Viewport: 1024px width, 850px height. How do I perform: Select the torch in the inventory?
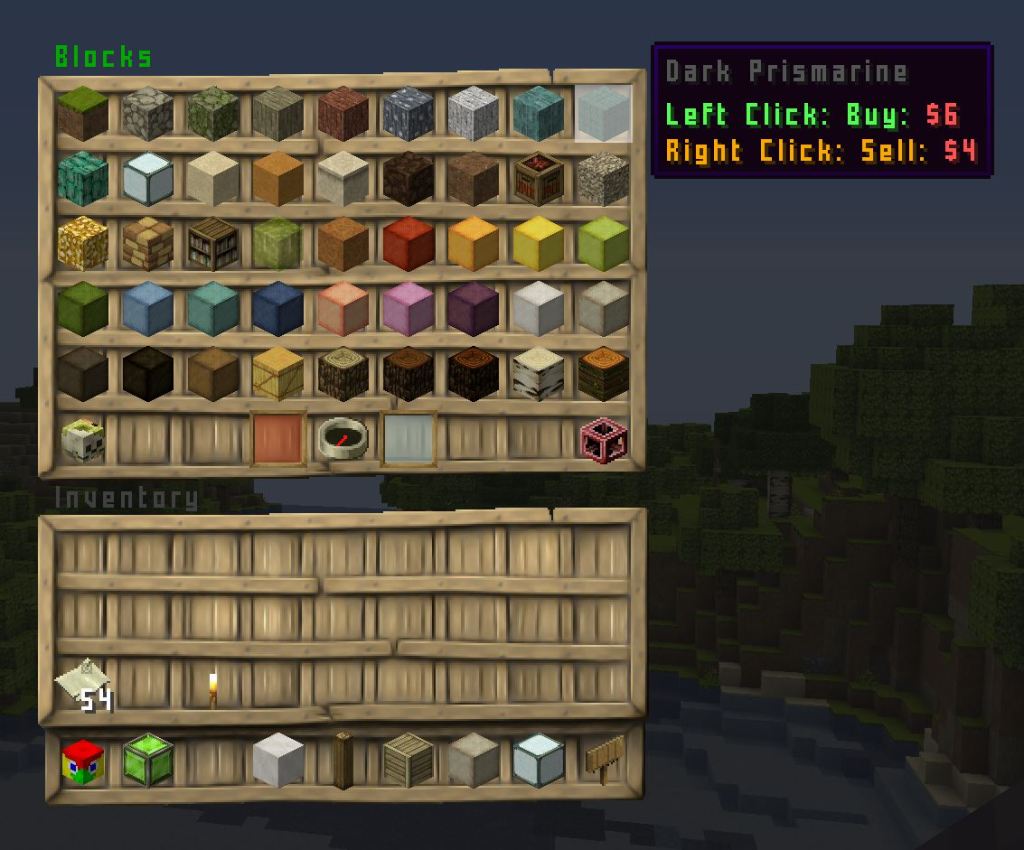213,688
